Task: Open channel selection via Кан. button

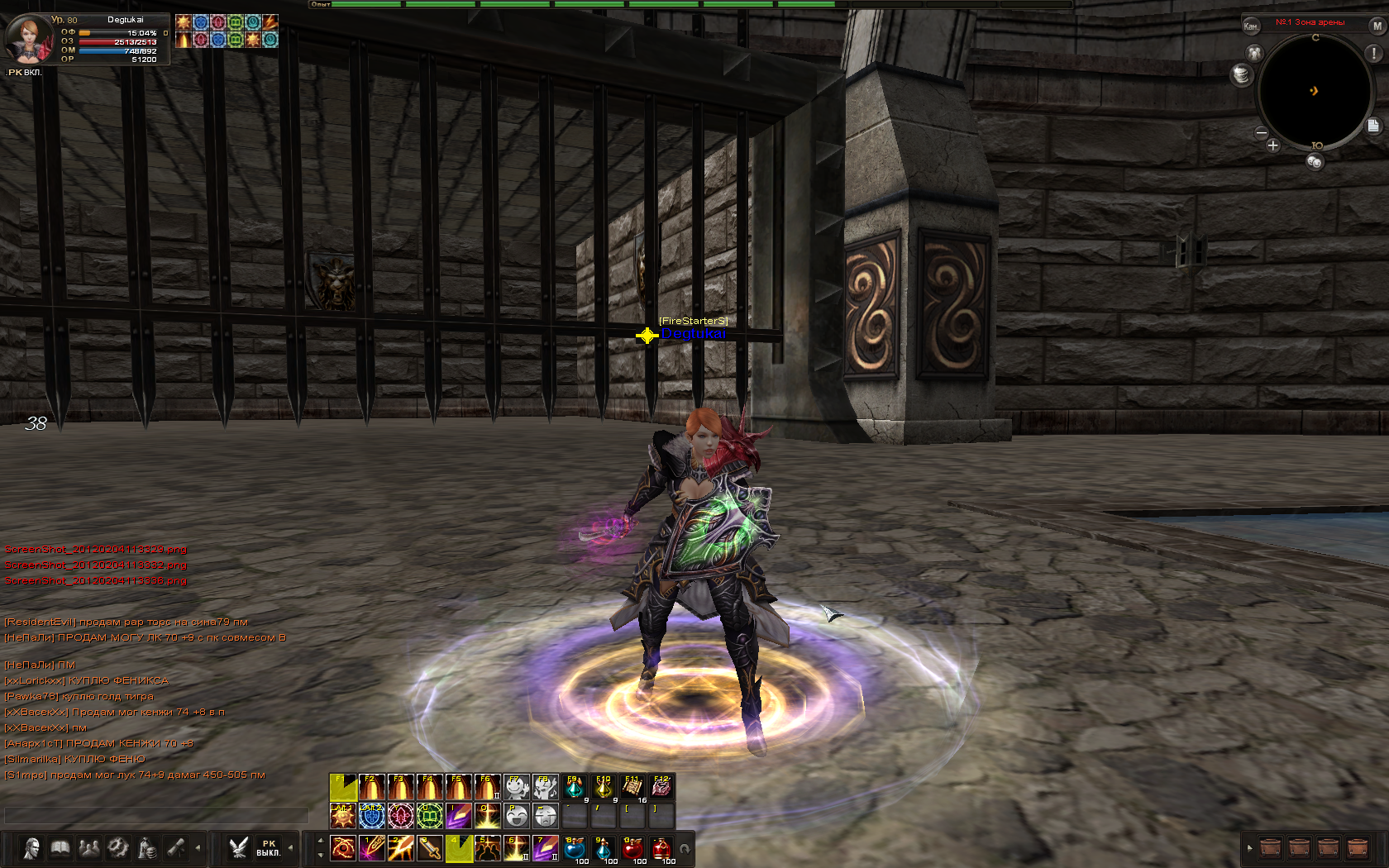Action: pyautogui.click(x=1251, y=26)
